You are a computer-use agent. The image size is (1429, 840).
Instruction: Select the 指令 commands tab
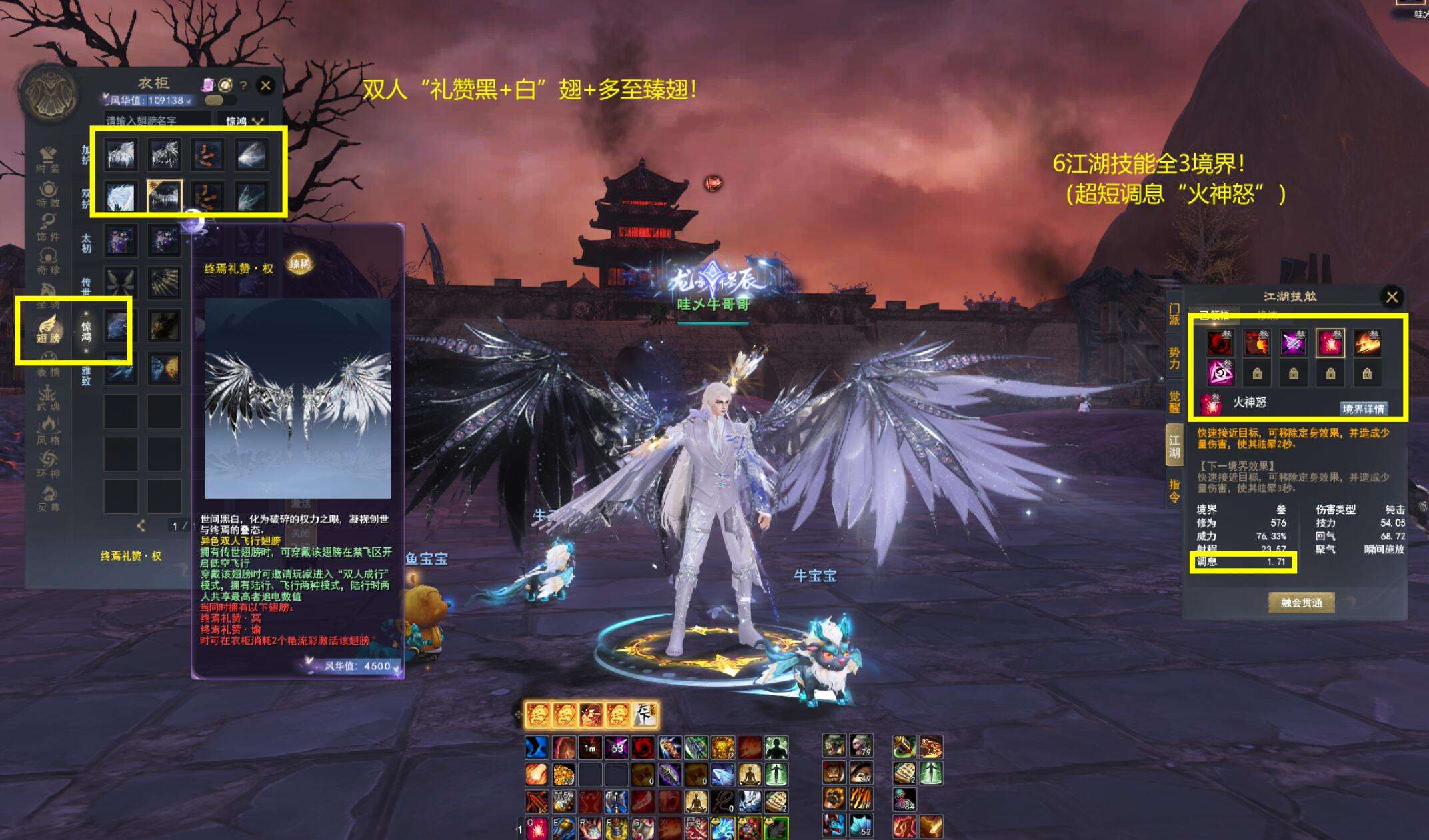[1174, 491]
